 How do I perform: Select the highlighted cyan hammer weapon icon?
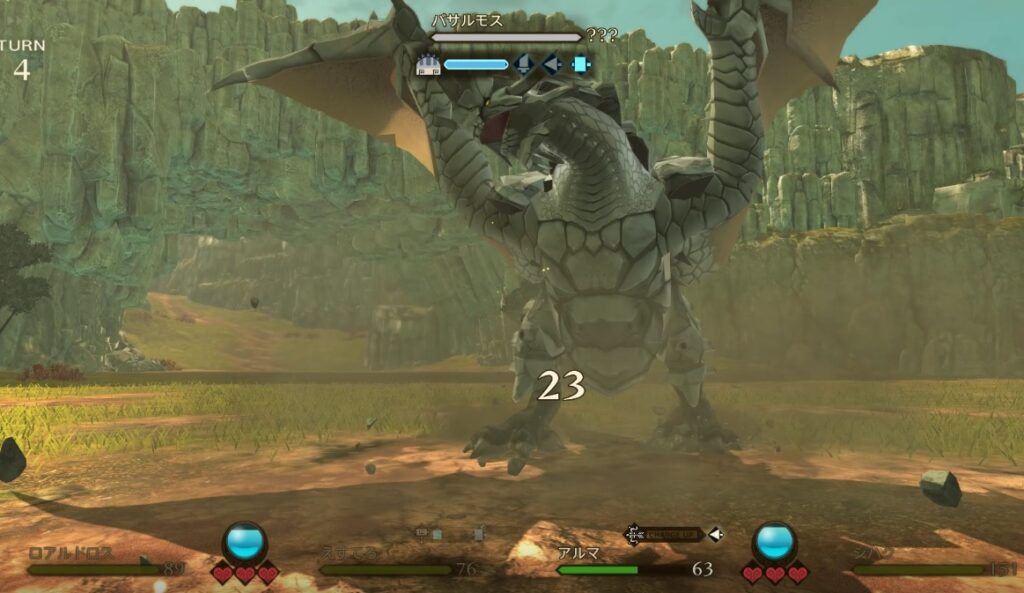[x=580, y=65]
